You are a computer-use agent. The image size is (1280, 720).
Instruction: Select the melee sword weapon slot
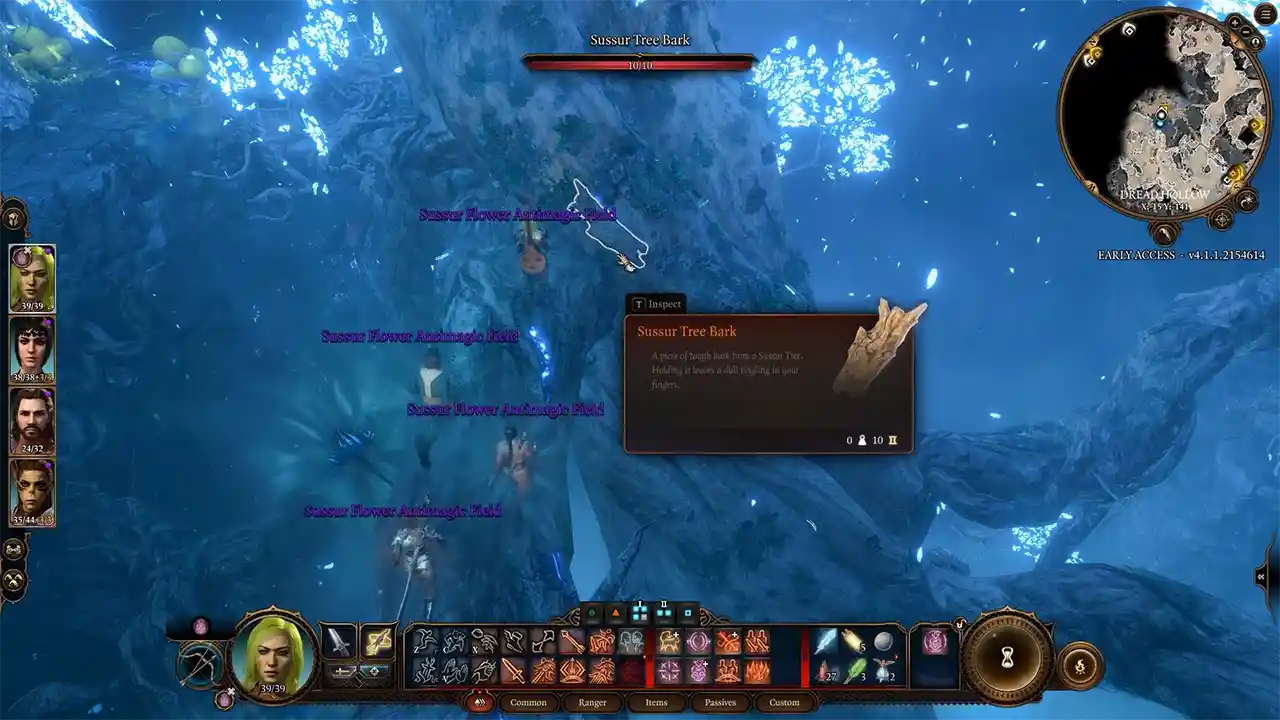pyautogui.click(x=339, y=640)
